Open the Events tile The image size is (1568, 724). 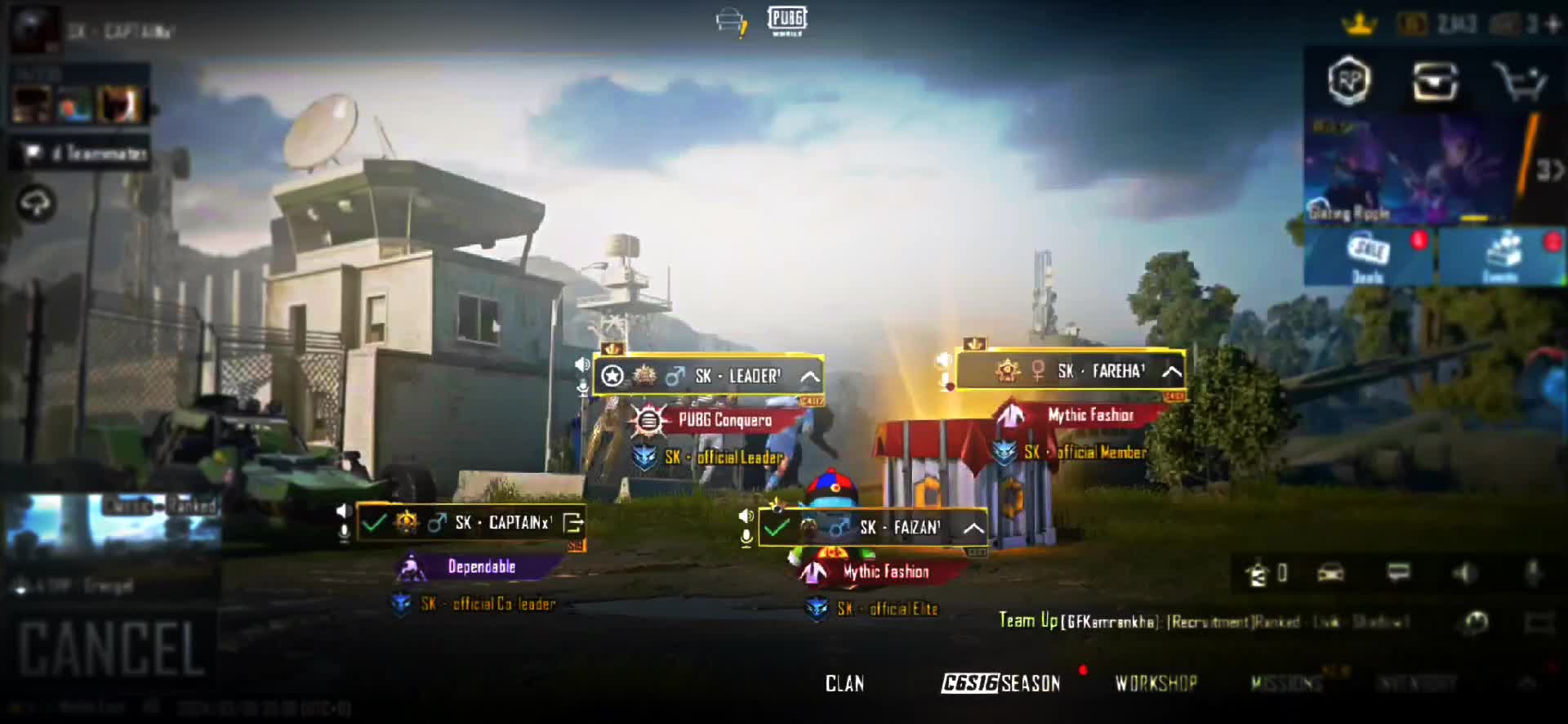point(1503,257)
